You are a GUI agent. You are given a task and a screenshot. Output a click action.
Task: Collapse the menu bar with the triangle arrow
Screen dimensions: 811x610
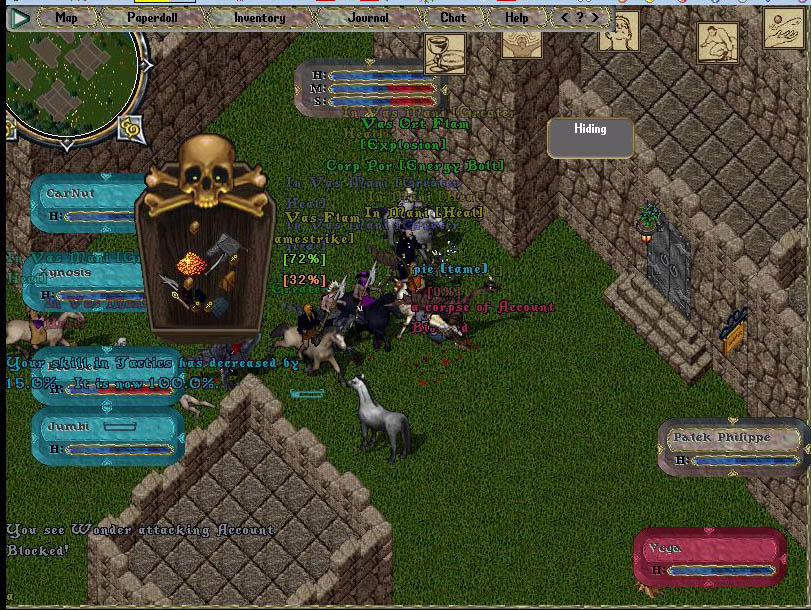click(19, 17)
